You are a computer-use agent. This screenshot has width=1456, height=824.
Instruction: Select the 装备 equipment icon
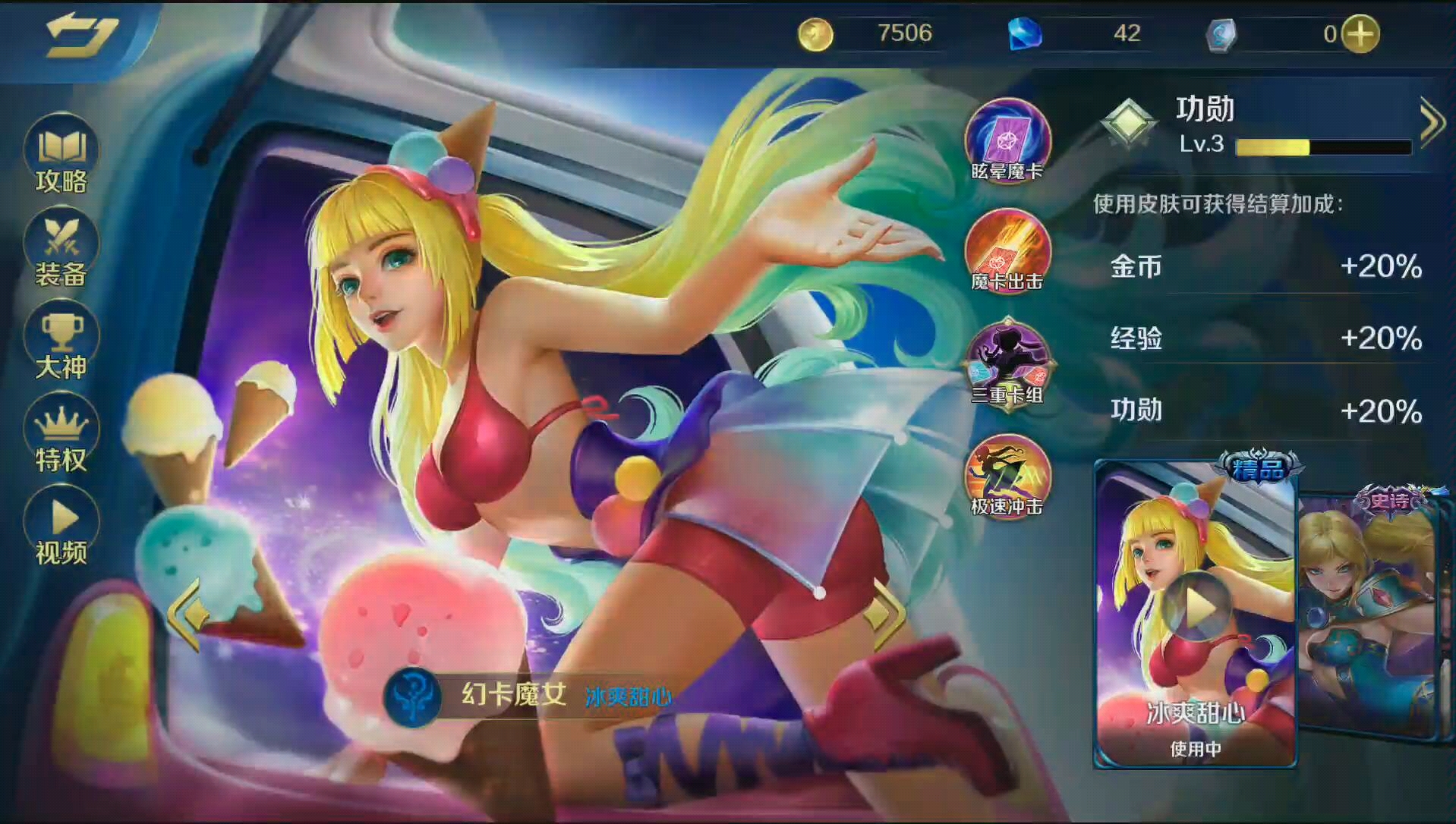[x=62, y=247]
